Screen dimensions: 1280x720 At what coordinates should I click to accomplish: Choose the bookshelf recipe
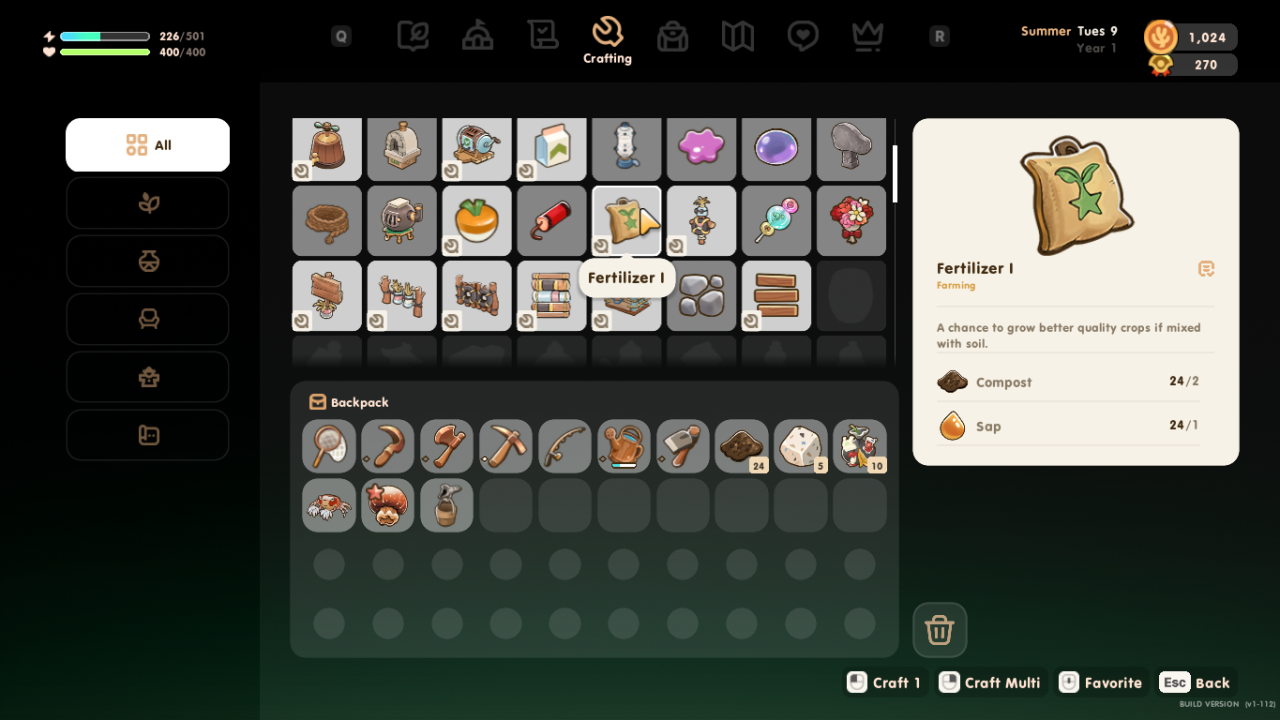(x=552, y=296)
